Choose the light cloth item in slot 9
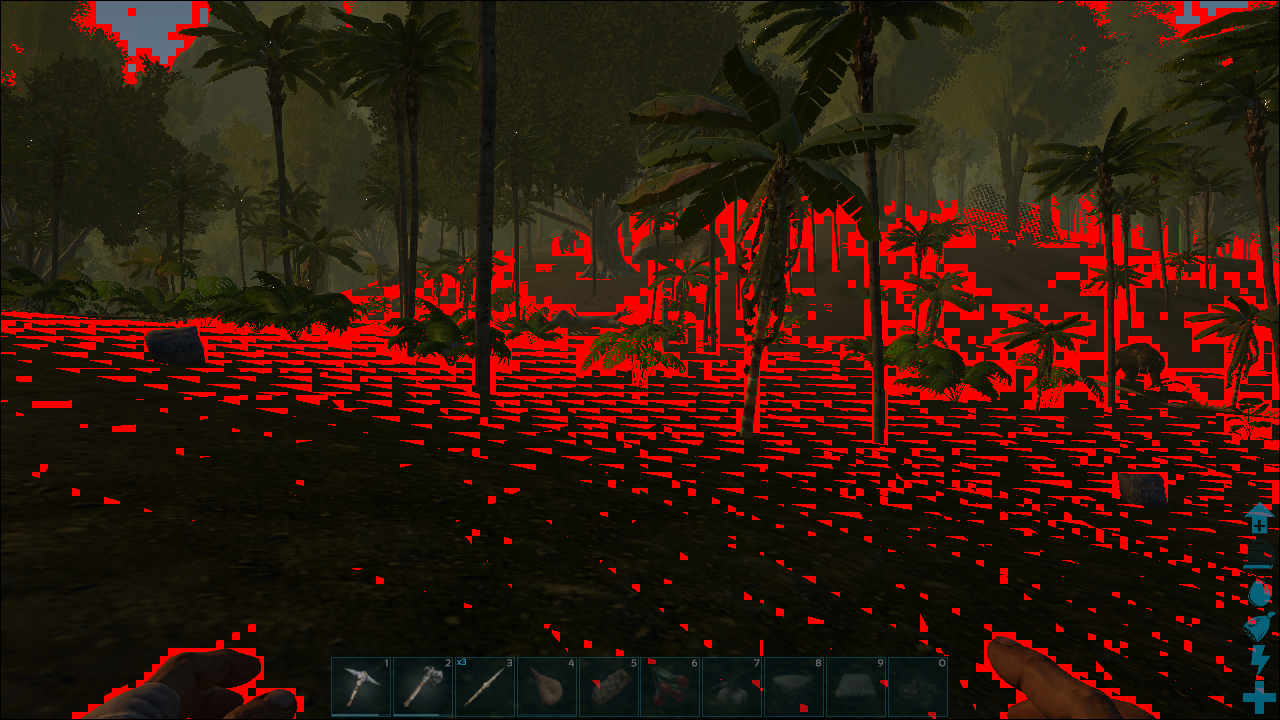 857,686
